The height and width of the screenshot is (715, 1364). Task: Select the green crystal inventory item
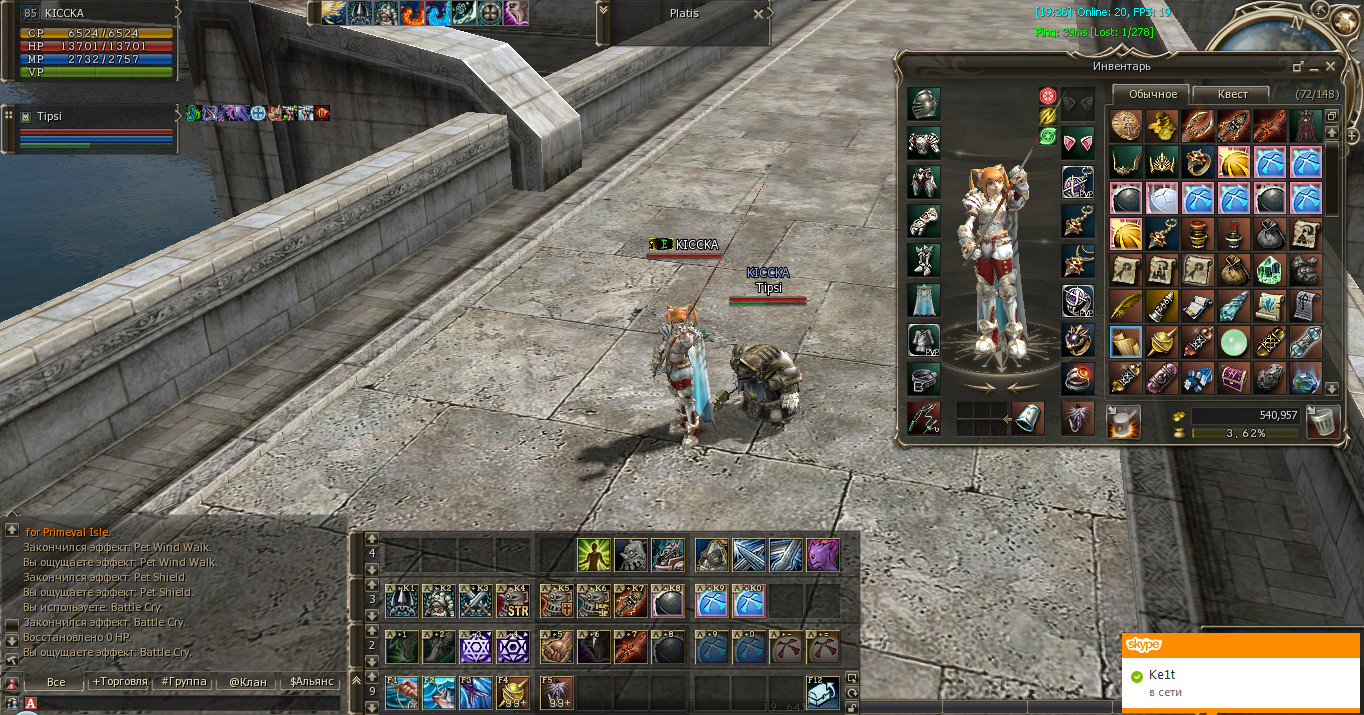(x=1269, y=270)
